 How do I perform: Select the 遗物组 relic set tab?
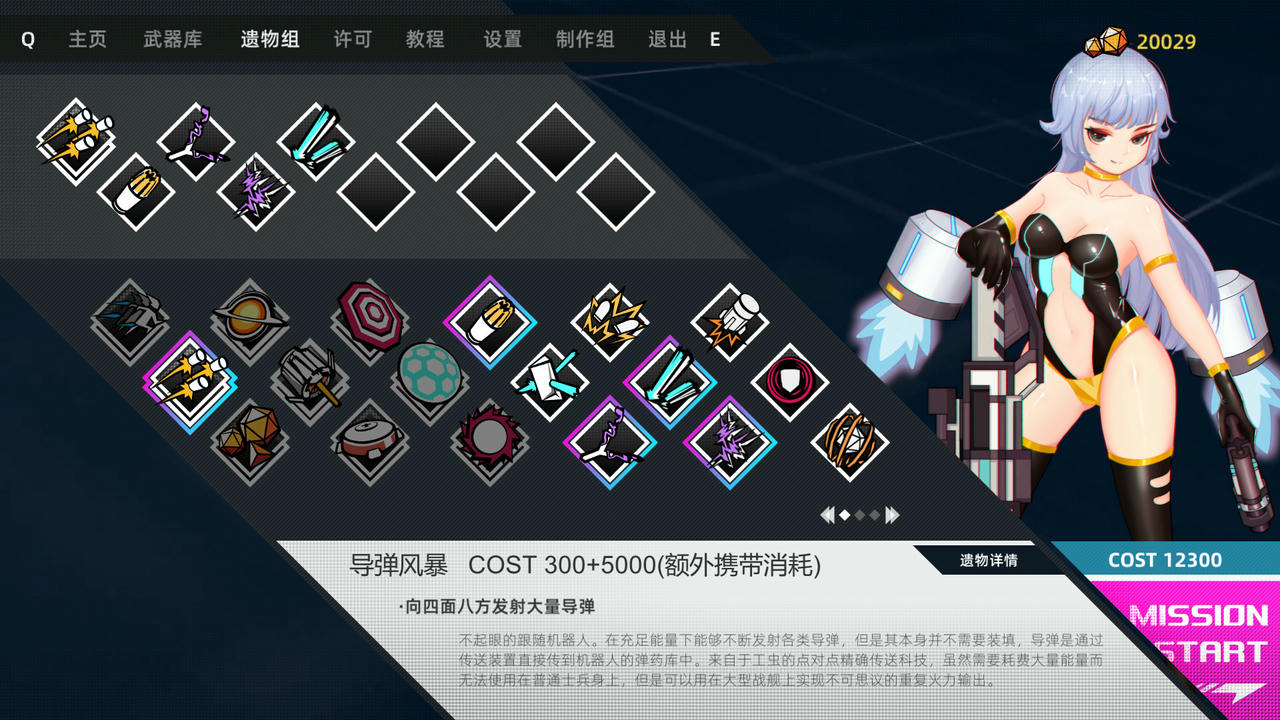tap(269, 40)
